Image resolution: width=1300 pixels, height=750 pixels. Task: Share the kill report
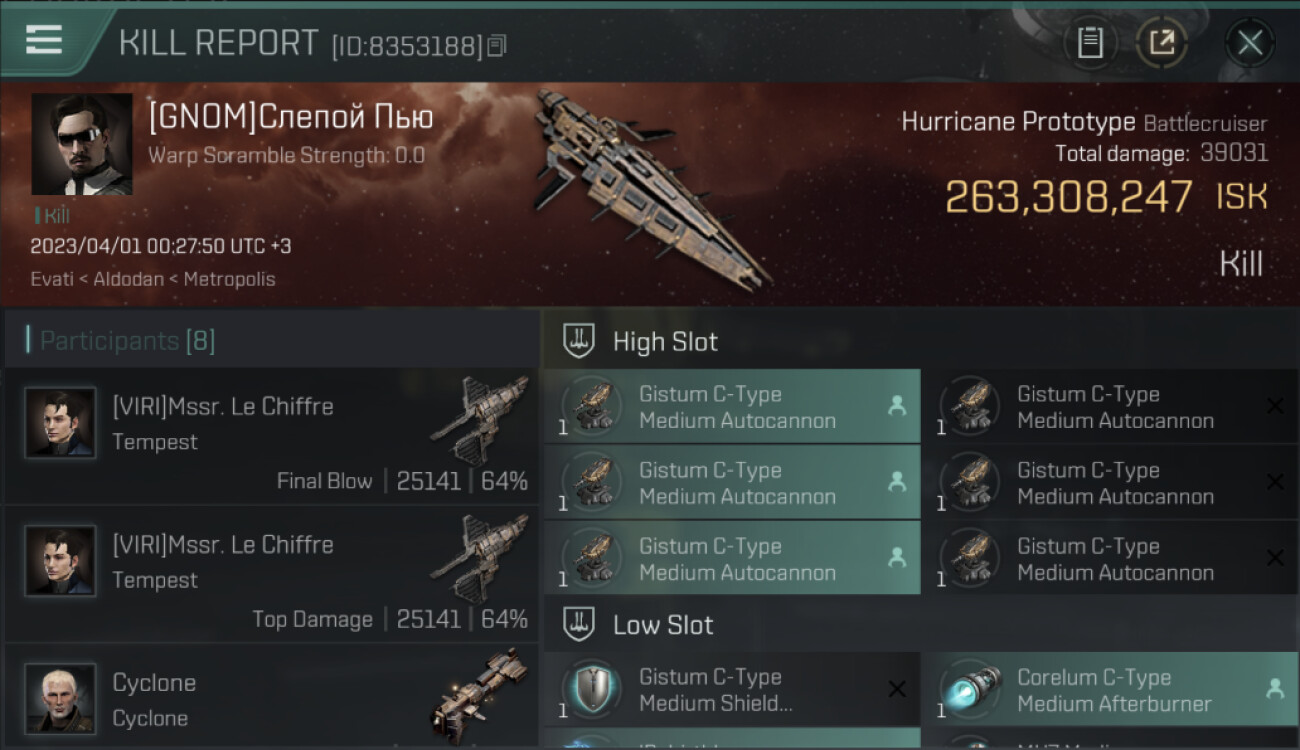1162,43
